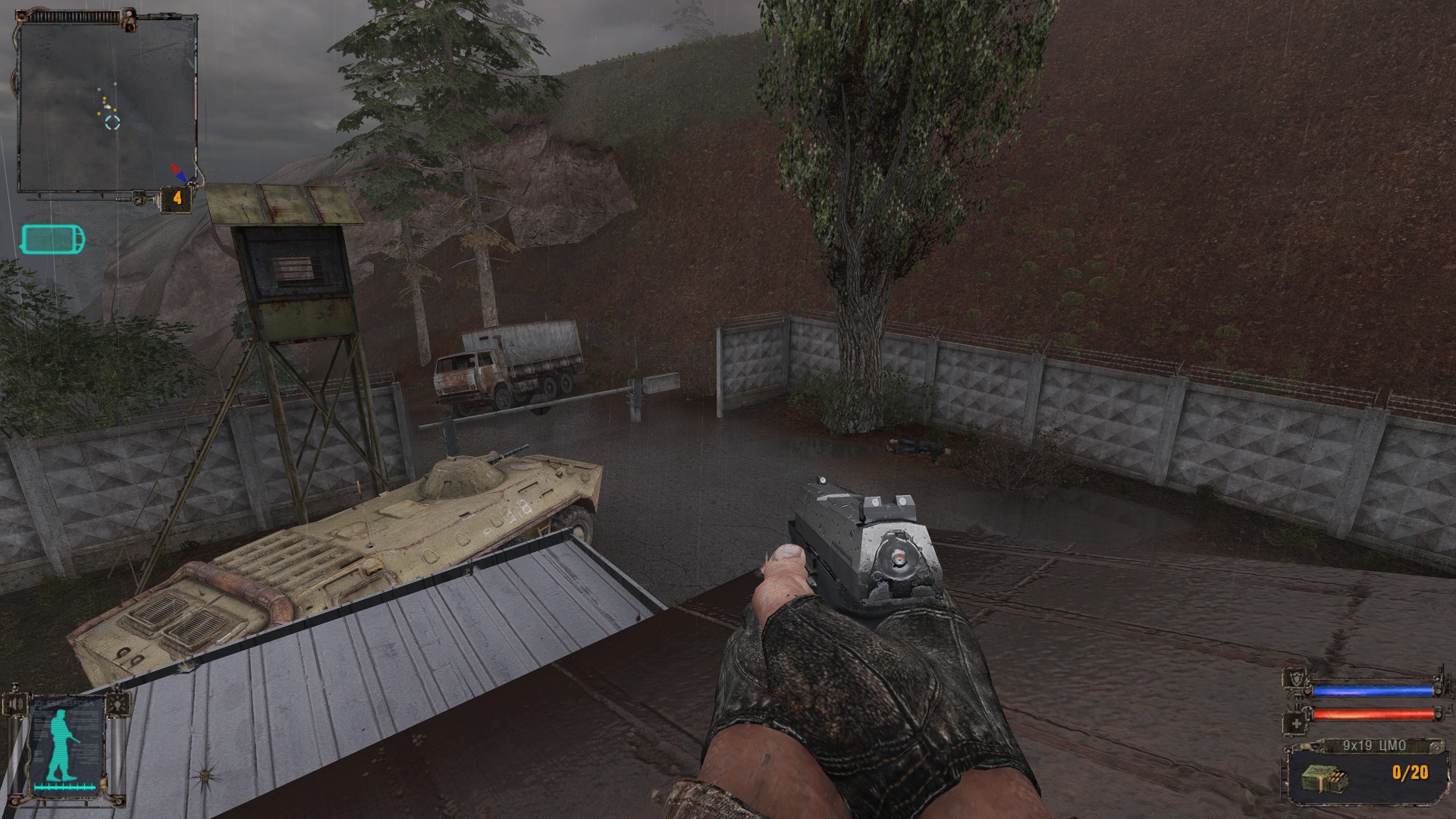Click the orange 0/20 ammunition counter
1456x819 pixels.
pyautogui.click(x=1410, y=773)
